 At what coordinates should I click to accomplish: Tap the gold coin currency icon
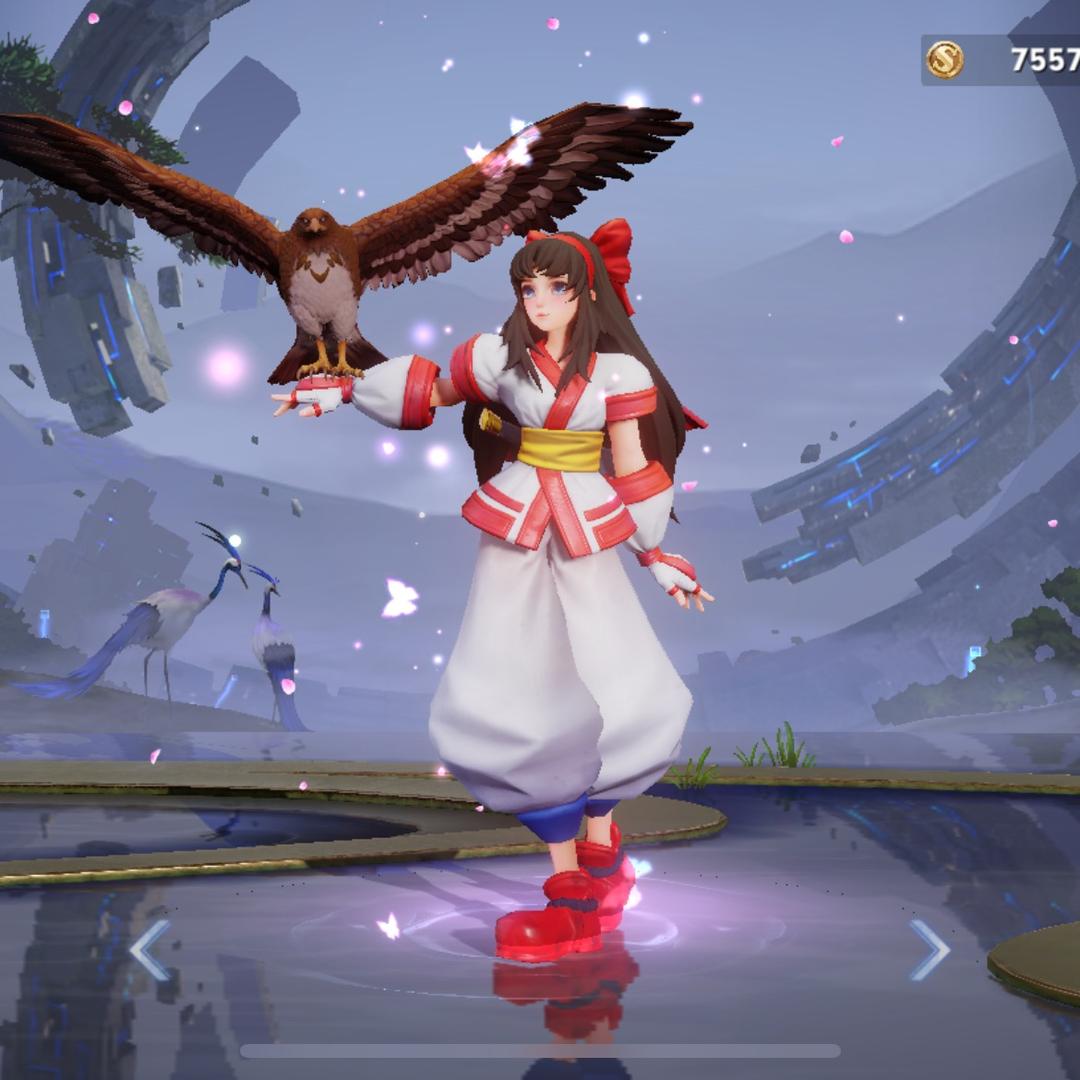944,60
